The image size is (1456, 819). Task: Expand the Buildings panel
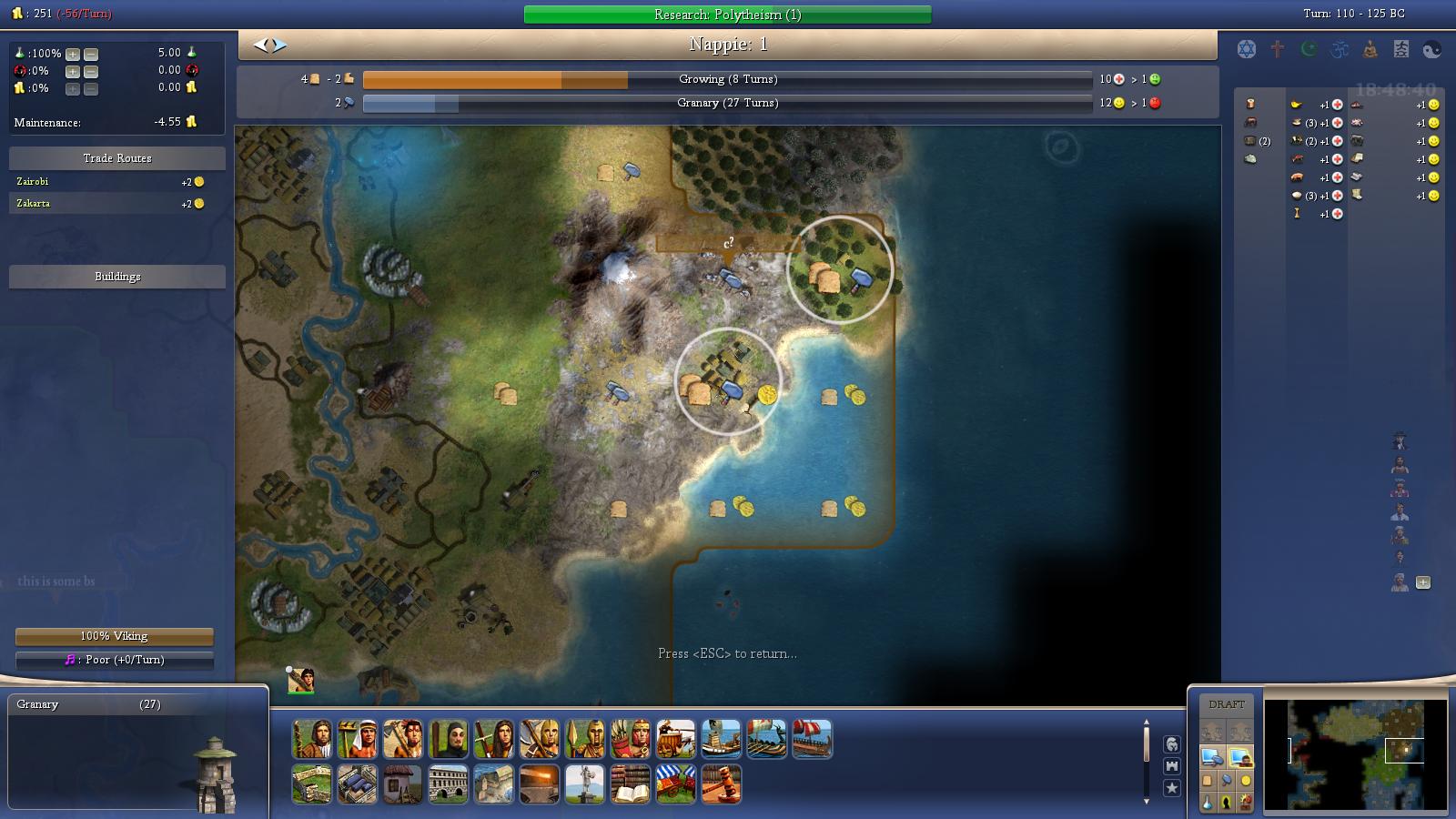[116, 277]
